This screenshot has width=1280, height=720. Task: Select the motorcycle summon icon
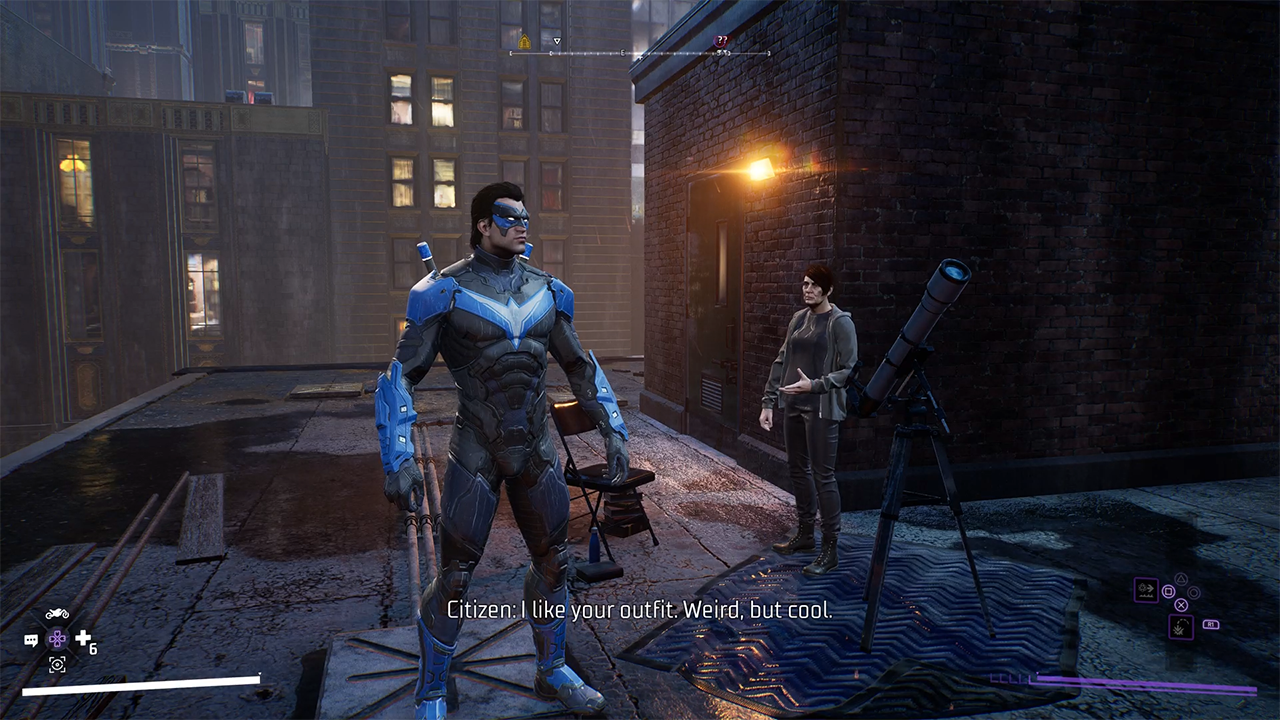coord(57,613)
